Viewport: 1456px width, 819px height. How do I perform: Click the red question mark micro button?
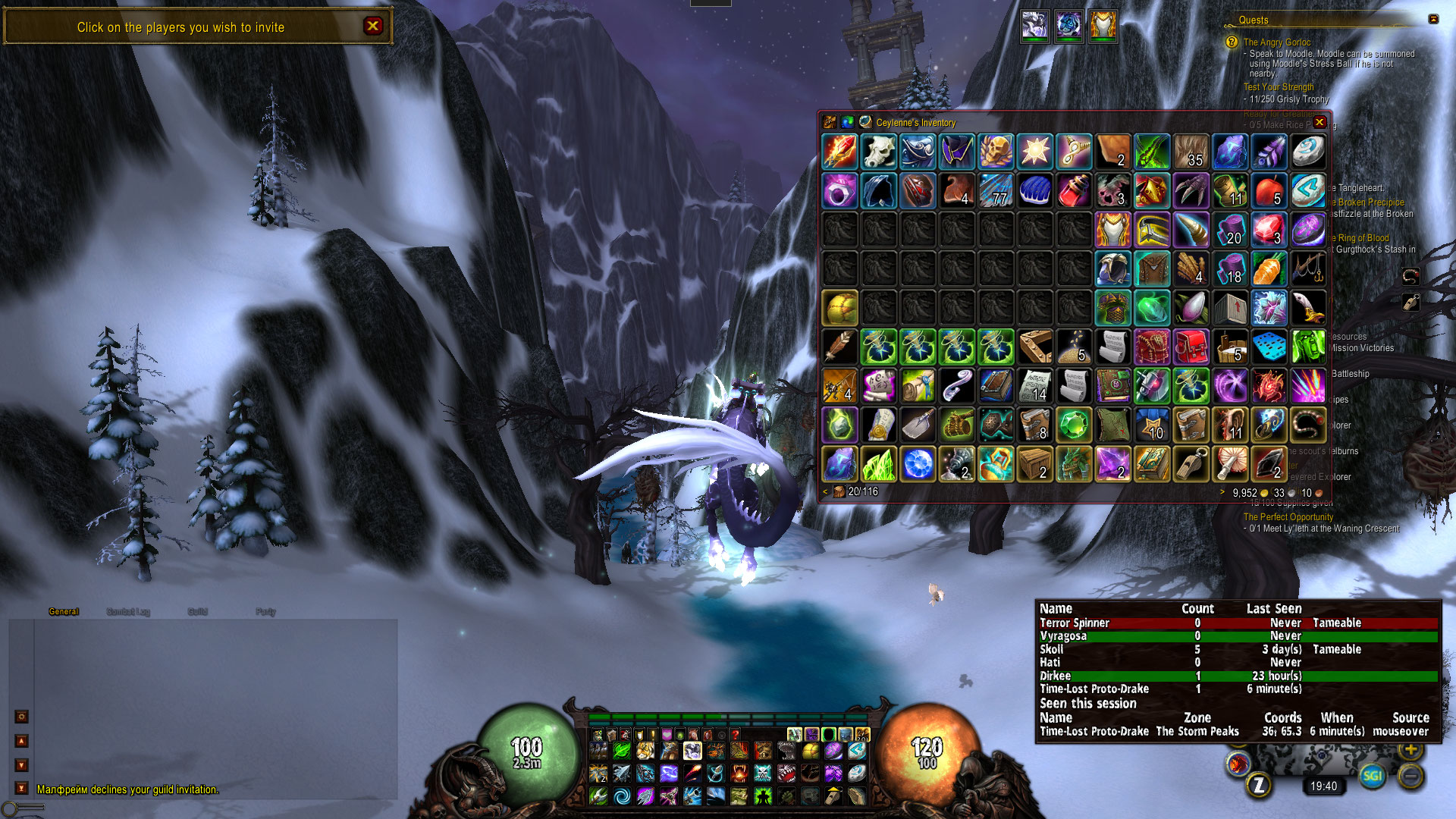[x=735, y=734]
